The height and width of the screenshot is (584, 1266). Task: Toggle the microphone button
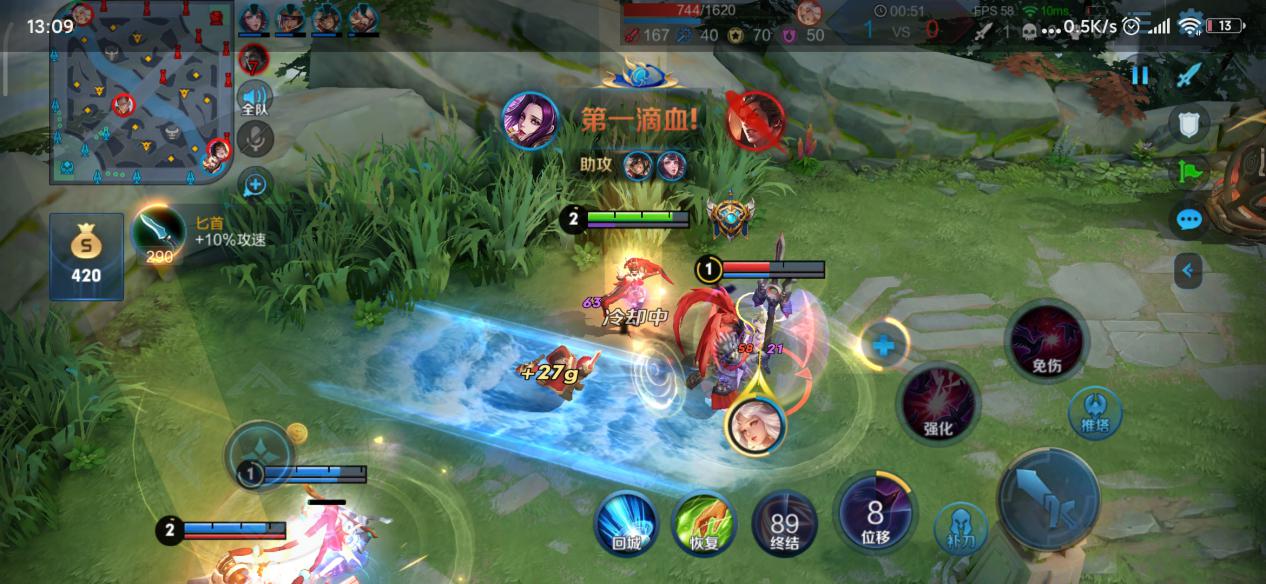point(255,140)
